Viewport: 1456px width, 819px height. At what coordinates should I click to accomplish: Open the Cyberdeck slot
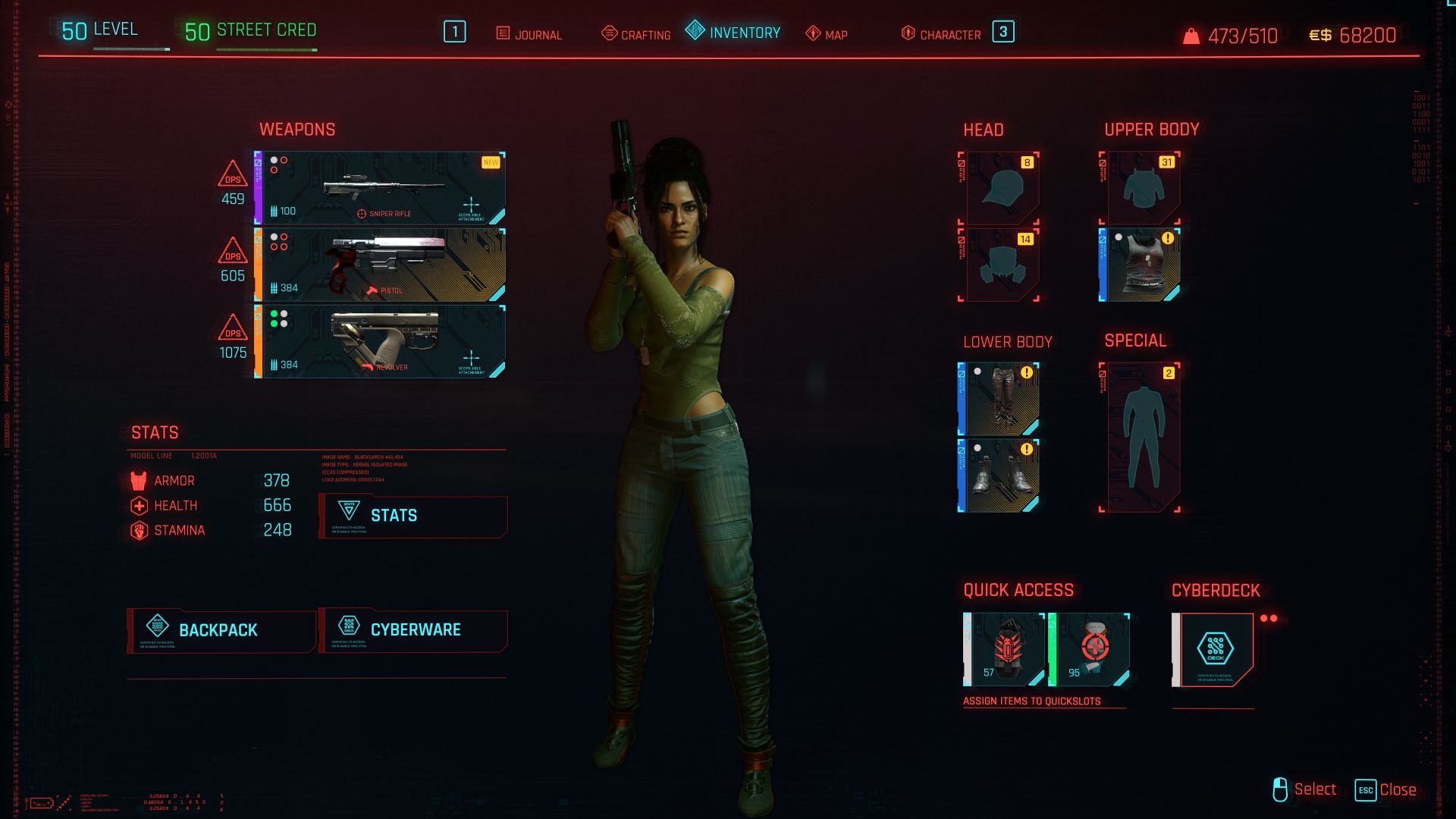pyautogui.click(x=1213, y=650)
